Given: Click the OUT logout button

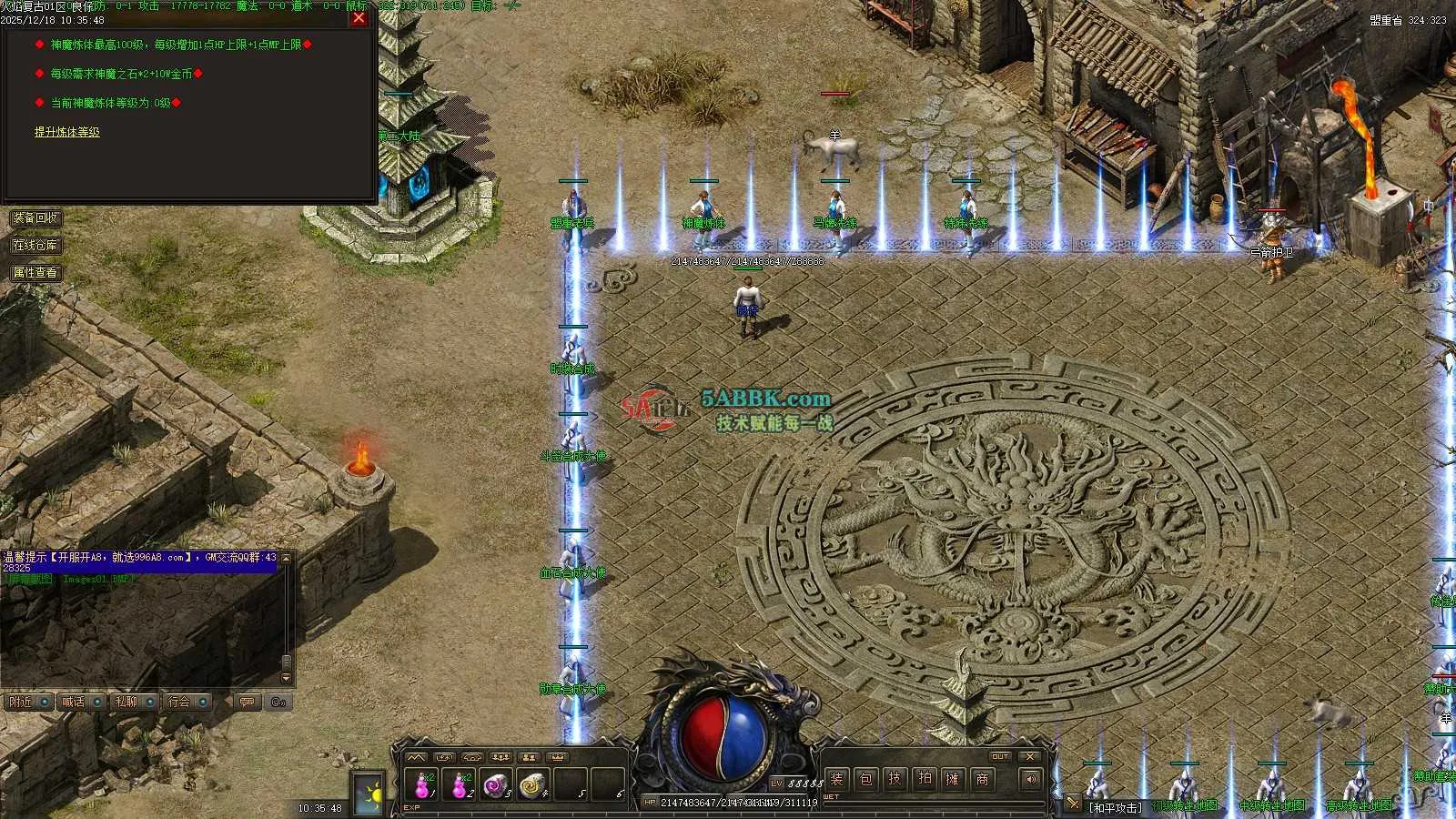Looking at the screenshot, I should [1000, 757].
